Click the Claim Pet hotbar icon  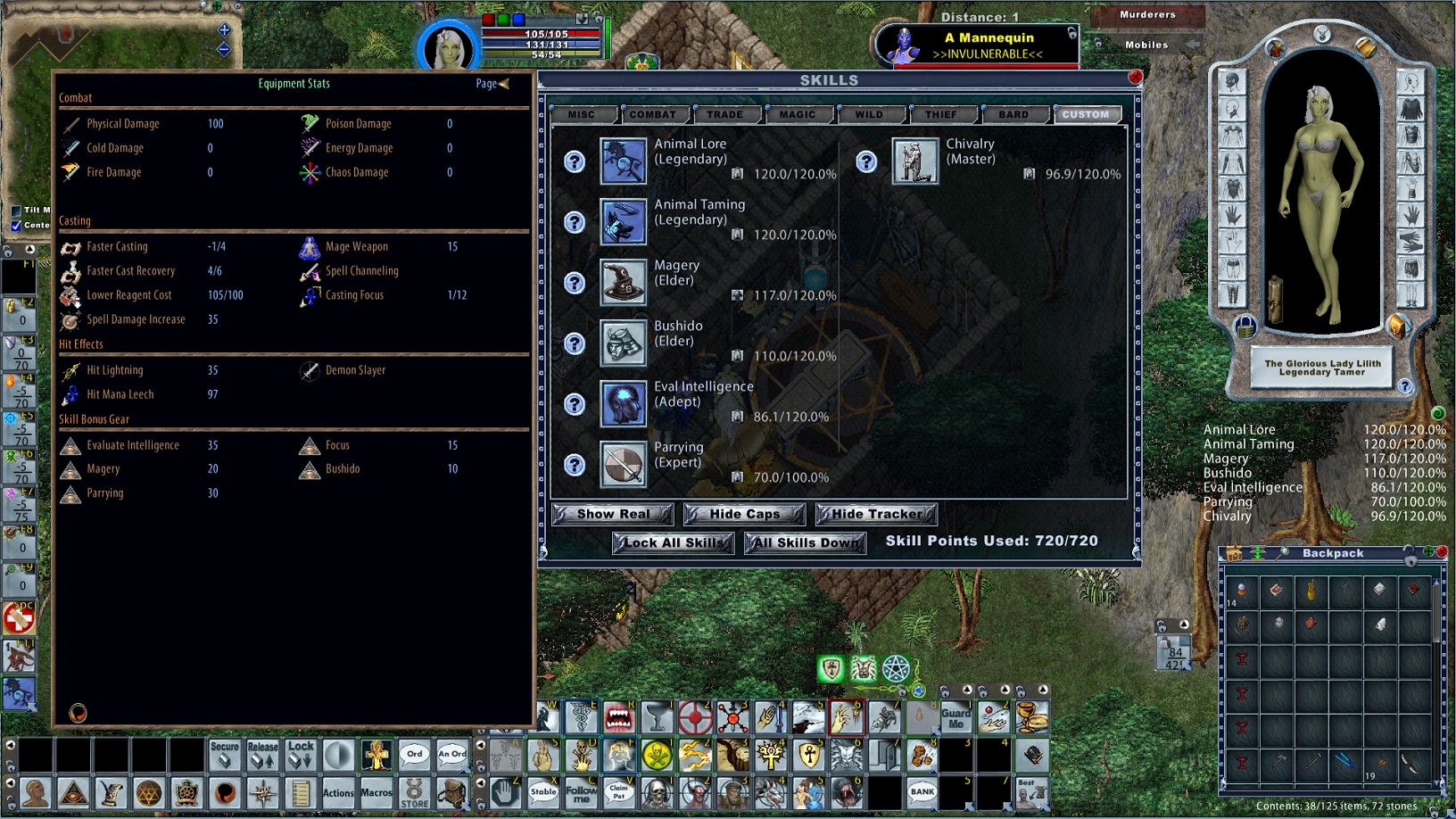[620, 793]
